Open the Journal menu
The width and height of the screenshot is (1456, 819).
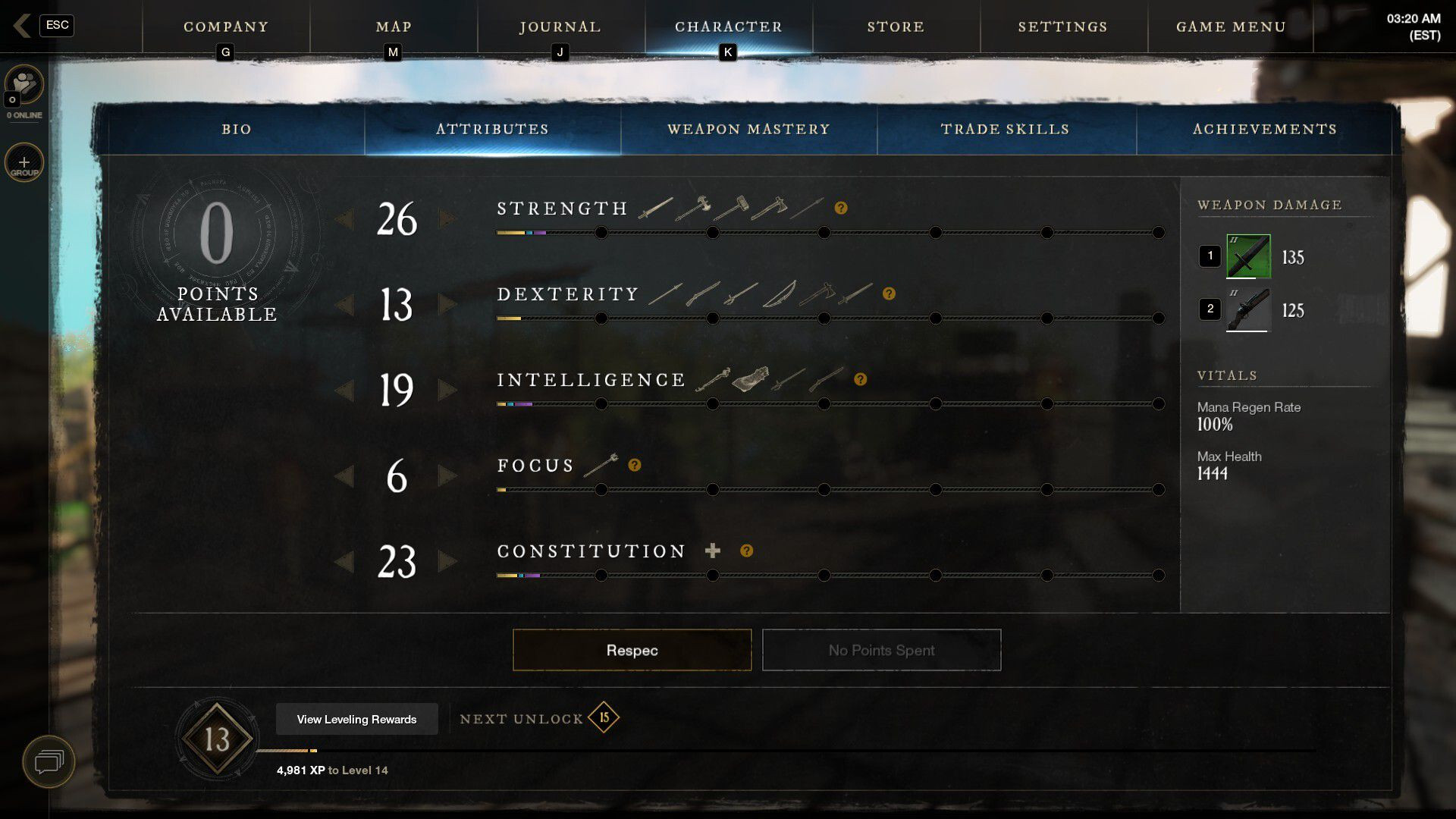point(560,27)
